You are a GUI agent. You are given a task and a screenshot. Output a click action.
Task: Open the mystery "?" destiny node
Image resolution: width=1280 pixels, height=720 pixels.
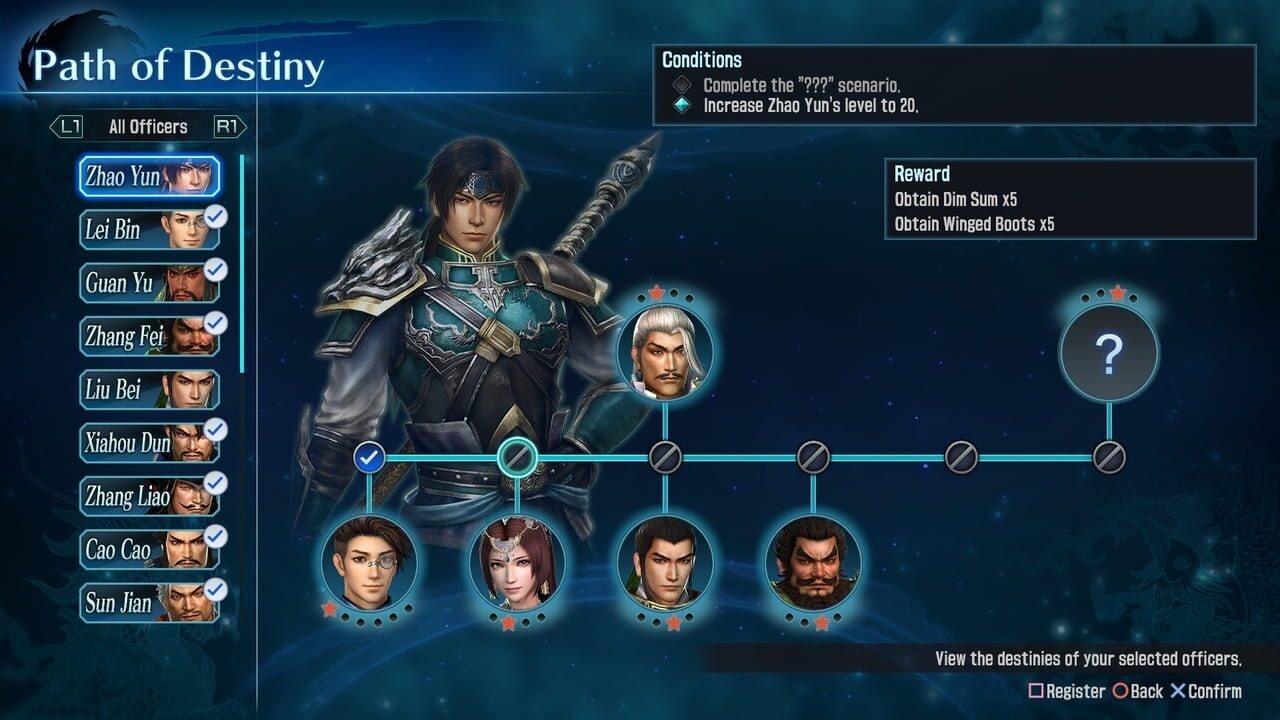click(1108, 354)
